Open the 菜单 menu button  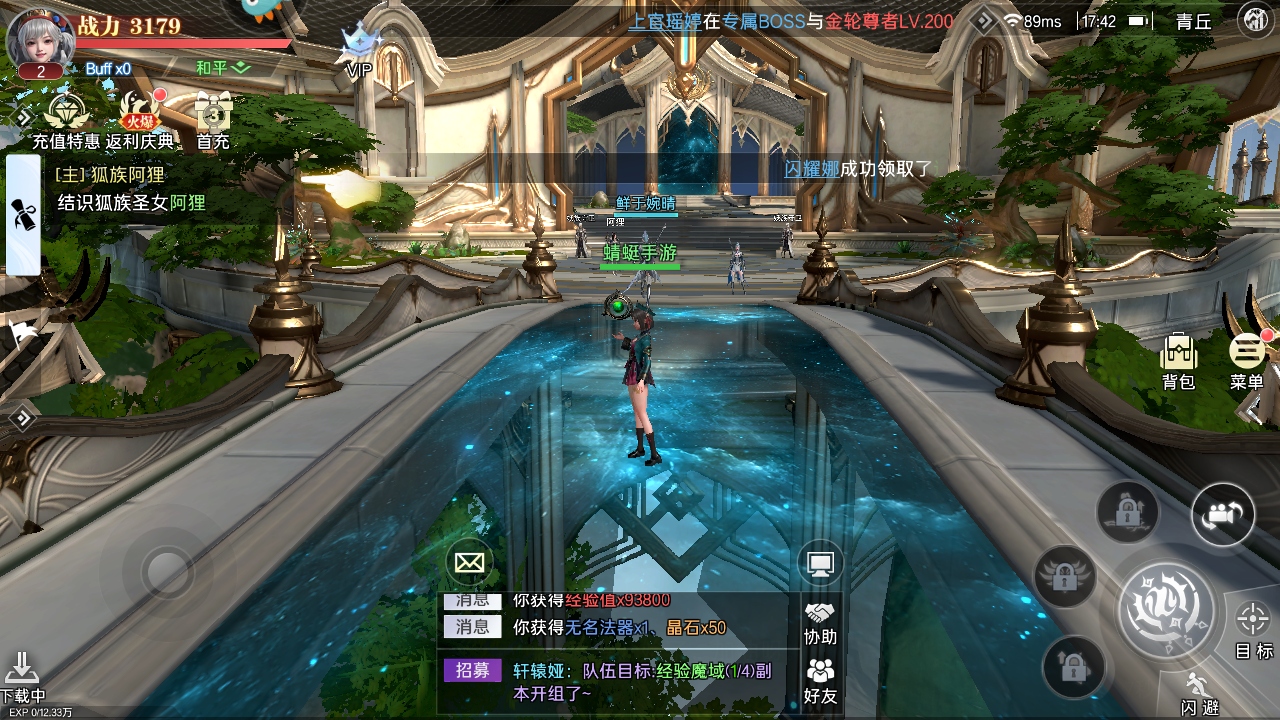(x=1247, y=358)
